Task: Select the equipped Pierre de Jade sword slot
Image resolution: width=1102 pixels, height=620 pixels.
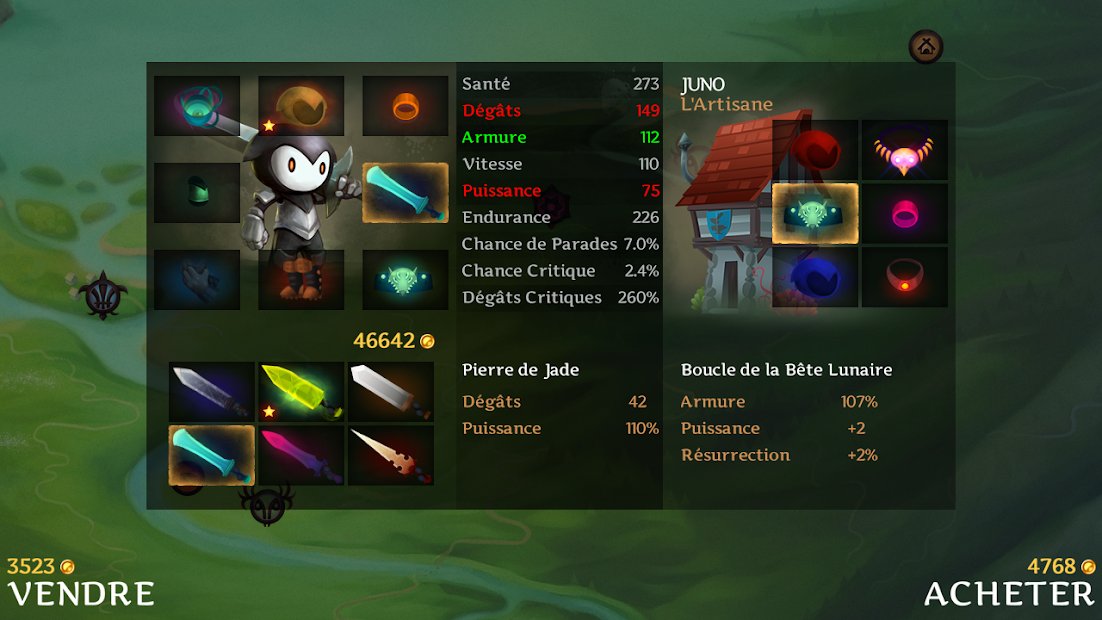Action: 405,193
